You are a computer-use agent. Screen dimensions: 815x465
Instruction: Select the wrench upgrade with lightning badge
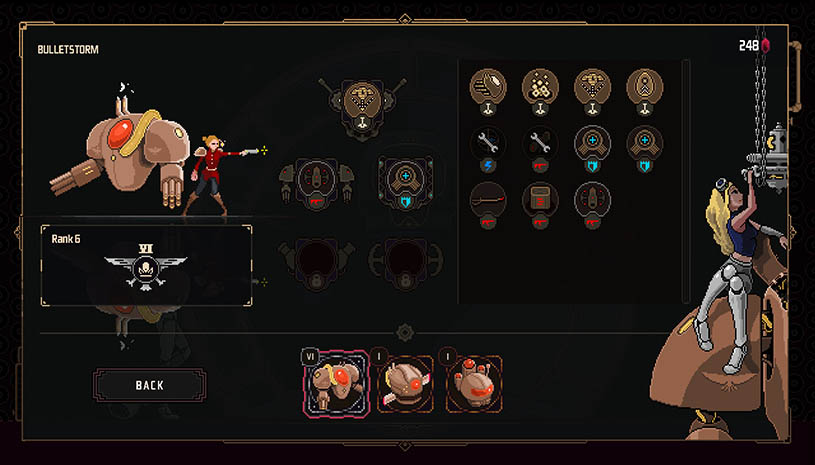click(x=488, y=143)
